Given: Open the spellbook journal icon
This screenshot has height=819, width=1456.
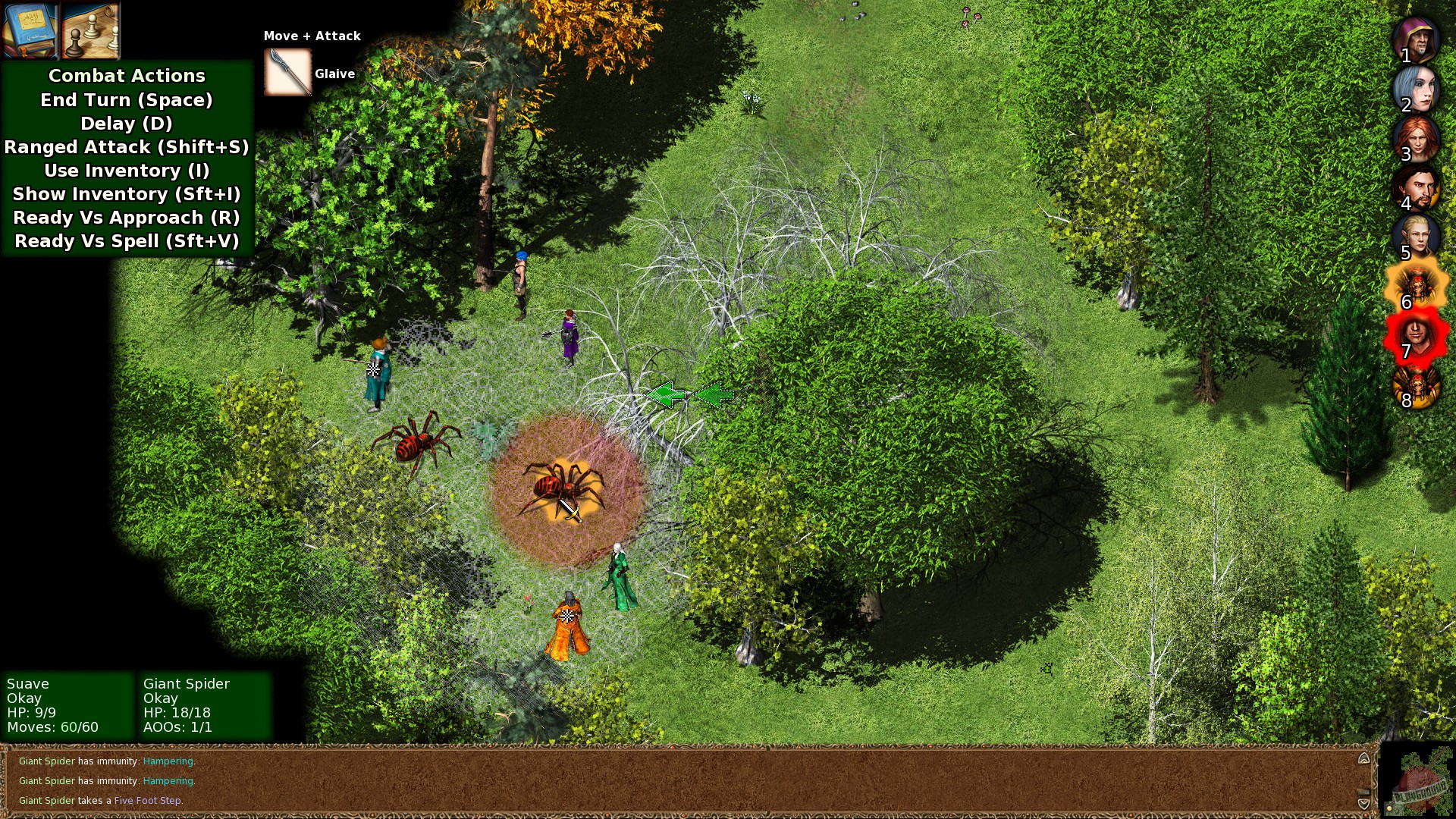Looking at the screenshot, I should point(29,32).
